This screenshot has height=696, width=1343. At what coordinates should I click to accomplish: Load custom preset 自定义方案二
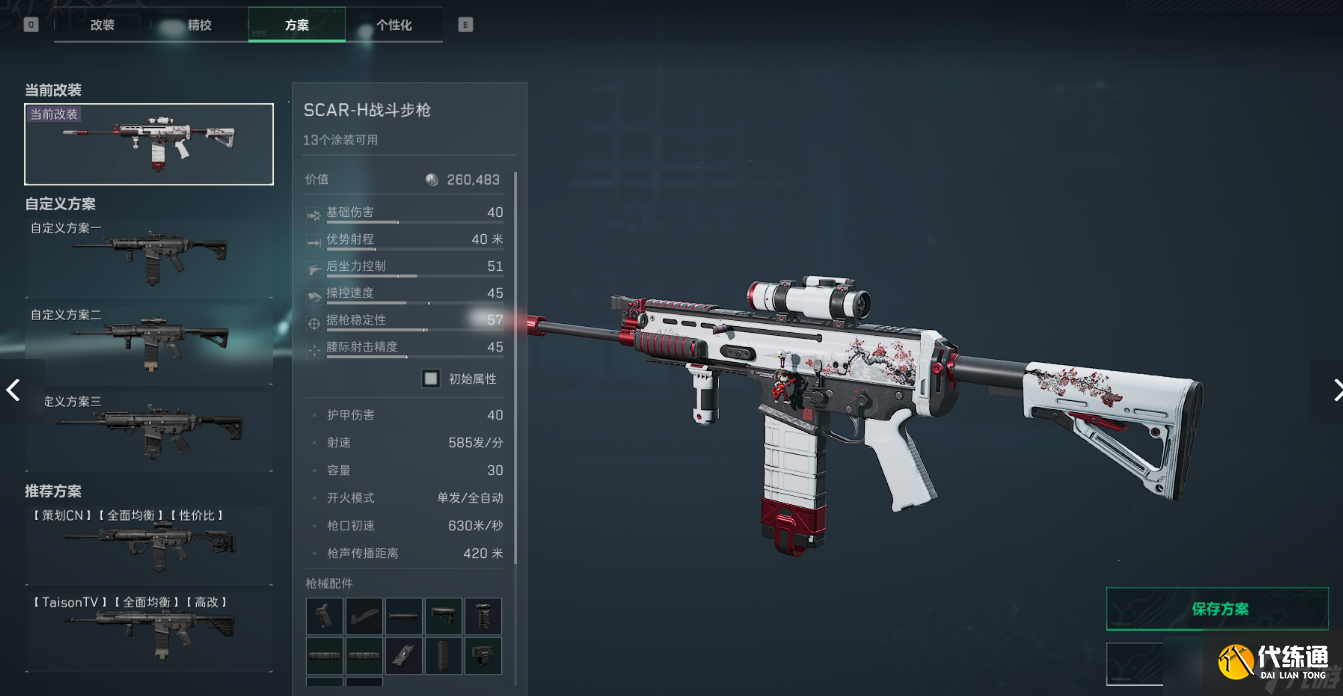149,342
